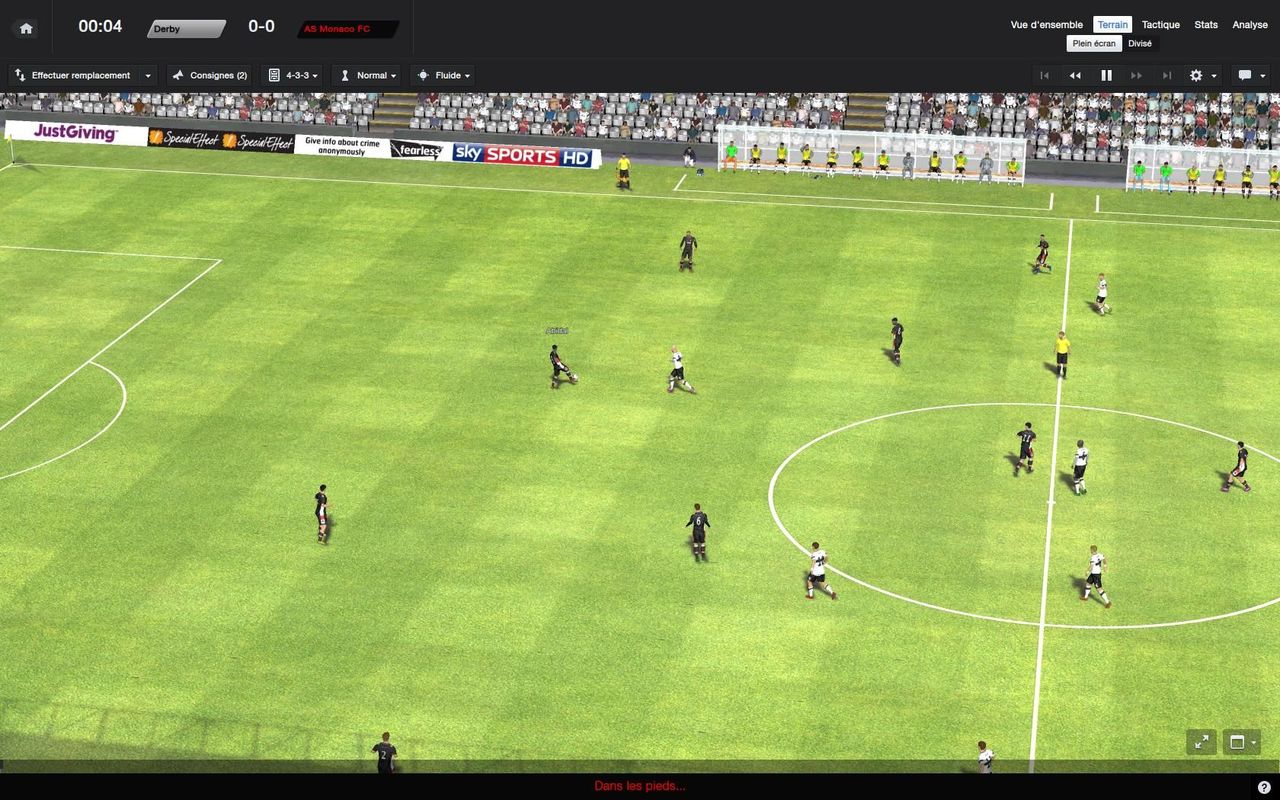Switch to the Divisé split view
The width and height of the screenshot is (1280, 800).
[x=1140, y=43]
